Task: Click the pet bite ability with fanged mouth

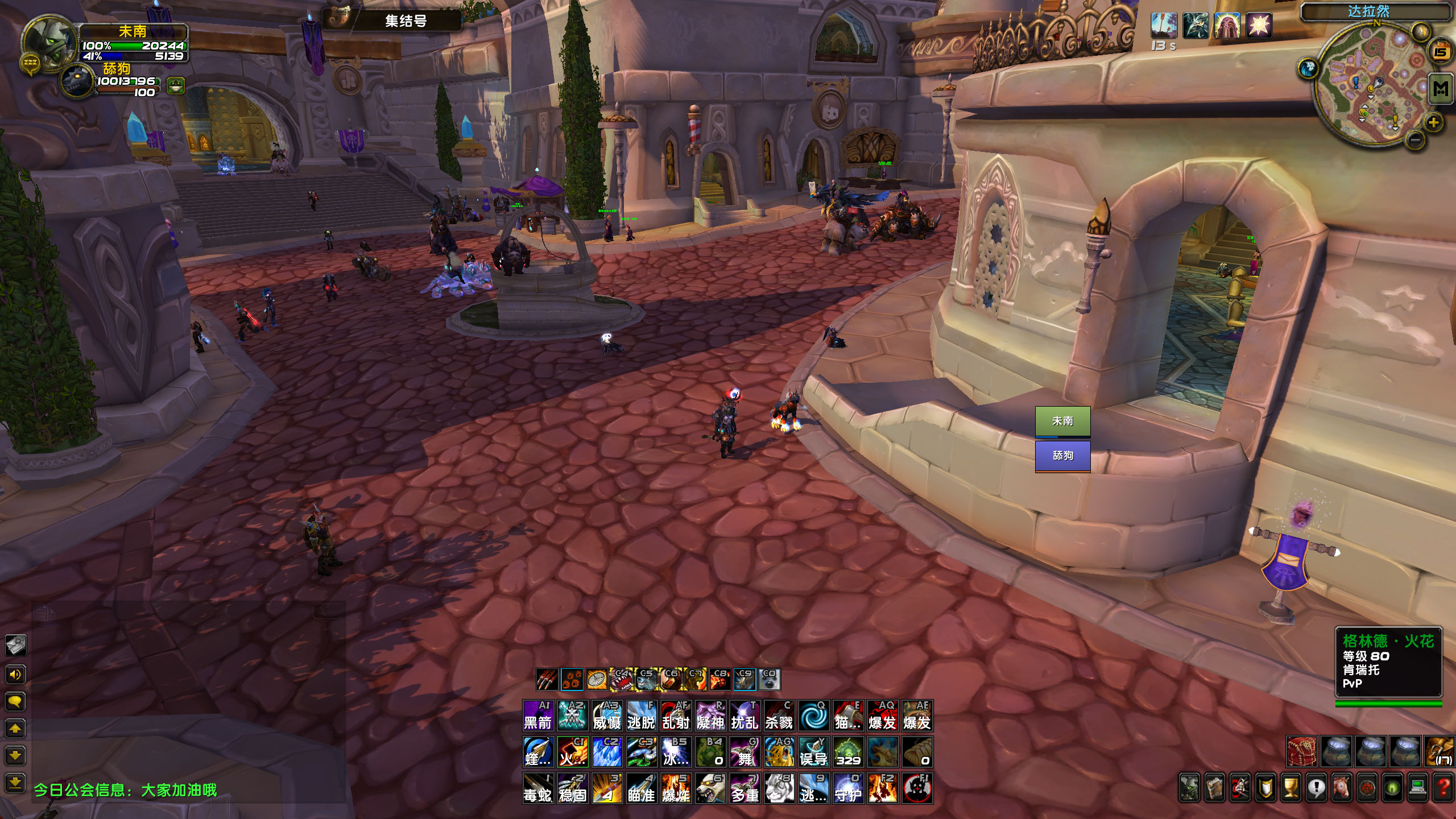Action: tap(622, 679)
